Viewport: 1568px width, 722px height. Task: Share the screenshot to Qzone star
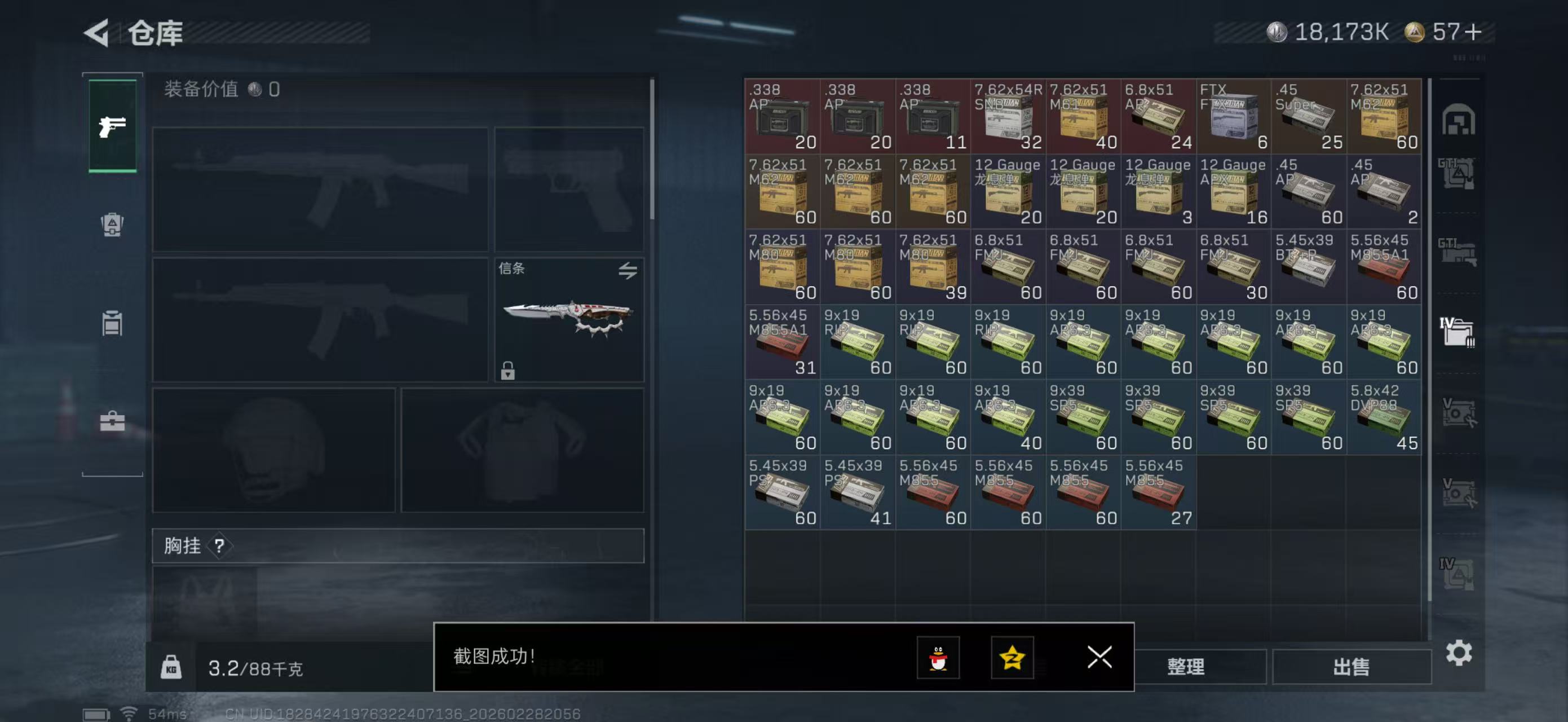coord(1012,658)
